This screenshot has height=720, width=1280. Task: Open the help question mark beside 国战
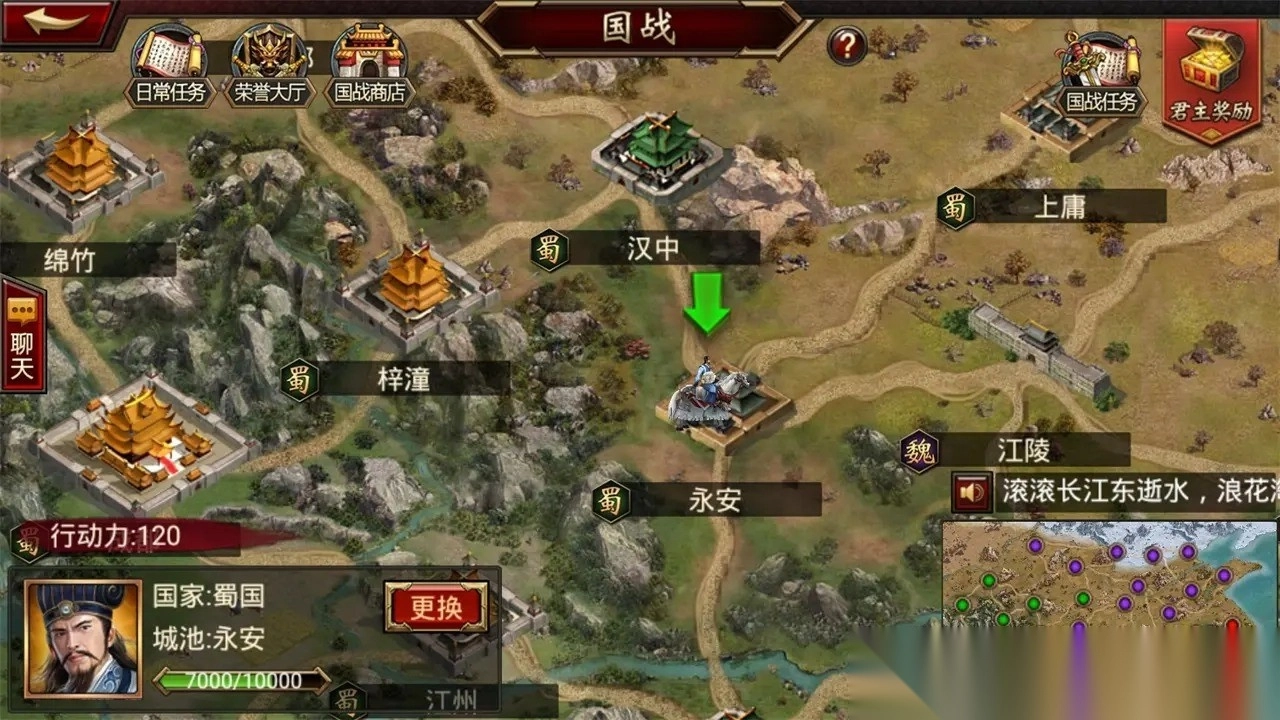[845, 42]
